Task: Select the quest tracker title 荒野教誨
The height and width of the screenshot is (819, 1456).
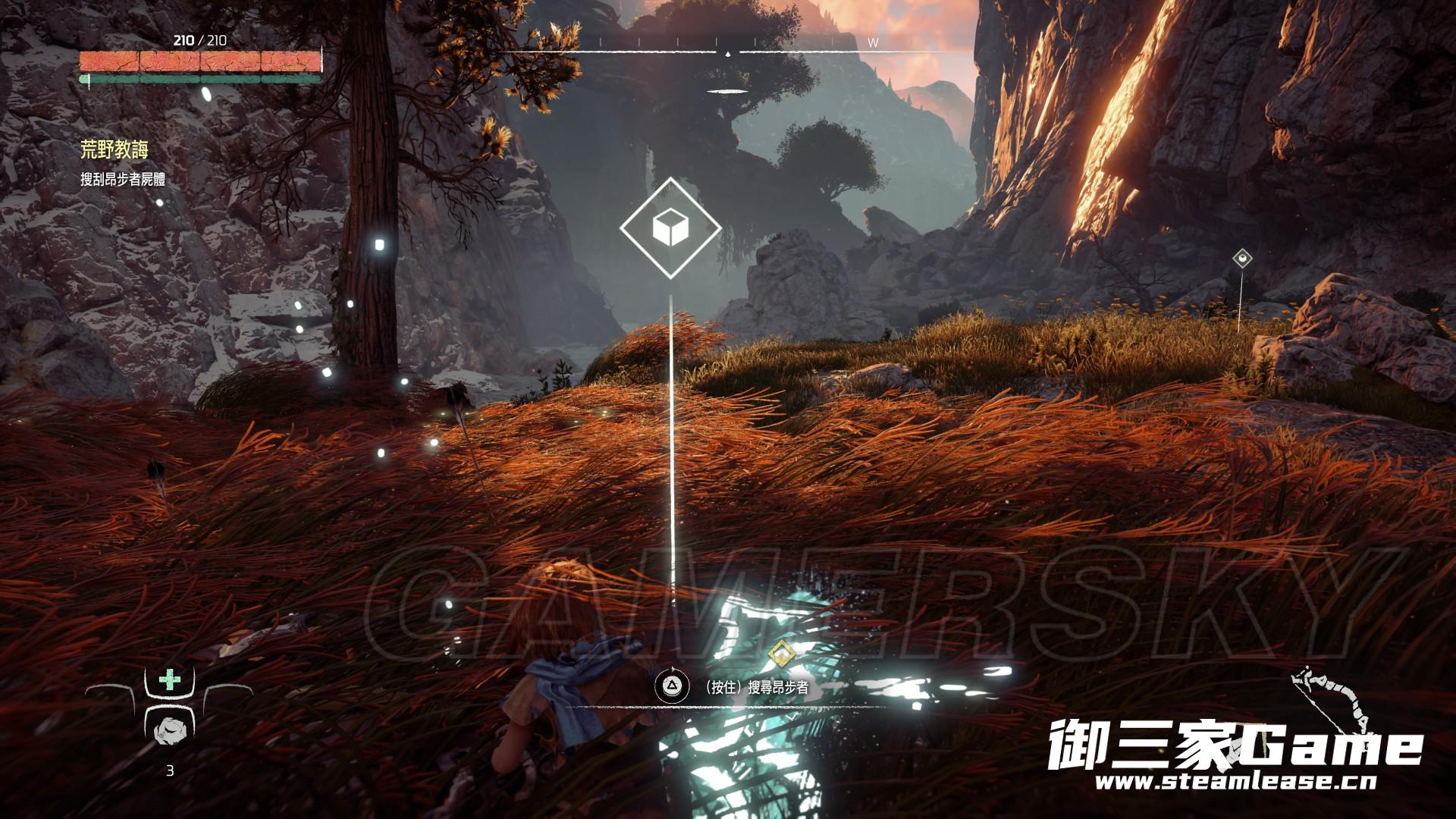Action: [x=115, y=150]
